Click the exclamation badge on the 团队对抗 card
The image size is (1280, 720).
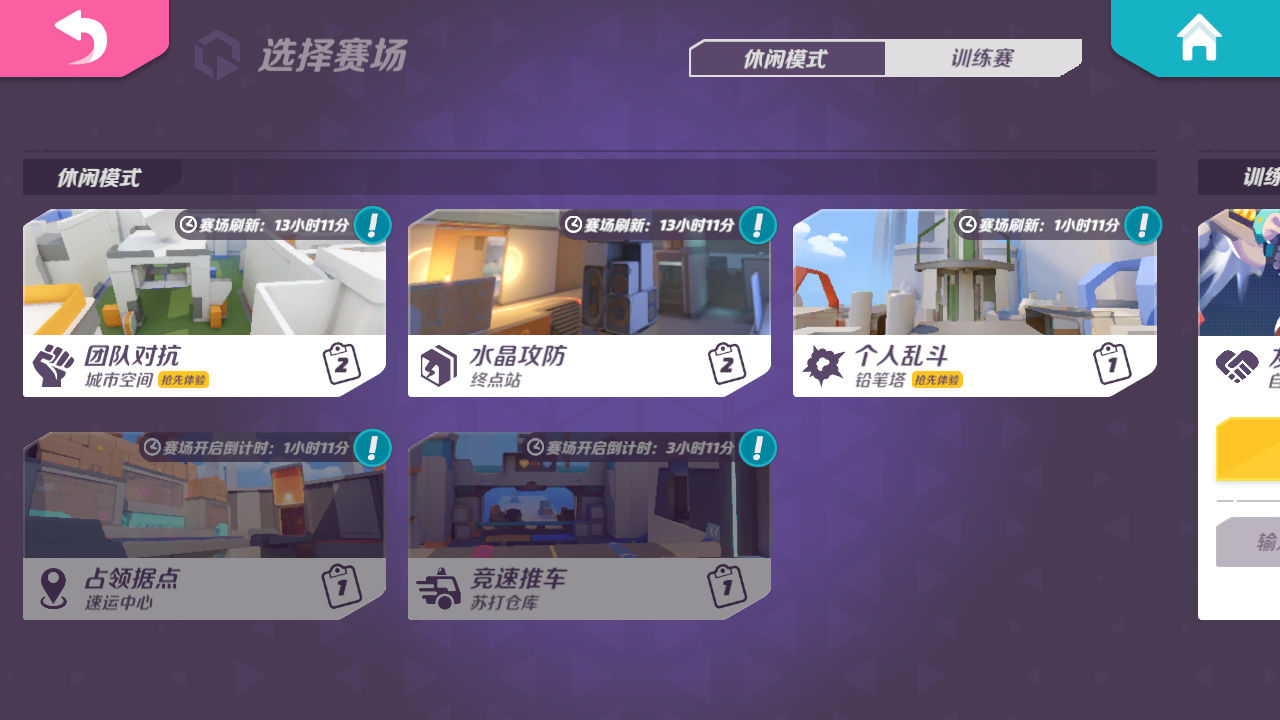pos(371,226)
